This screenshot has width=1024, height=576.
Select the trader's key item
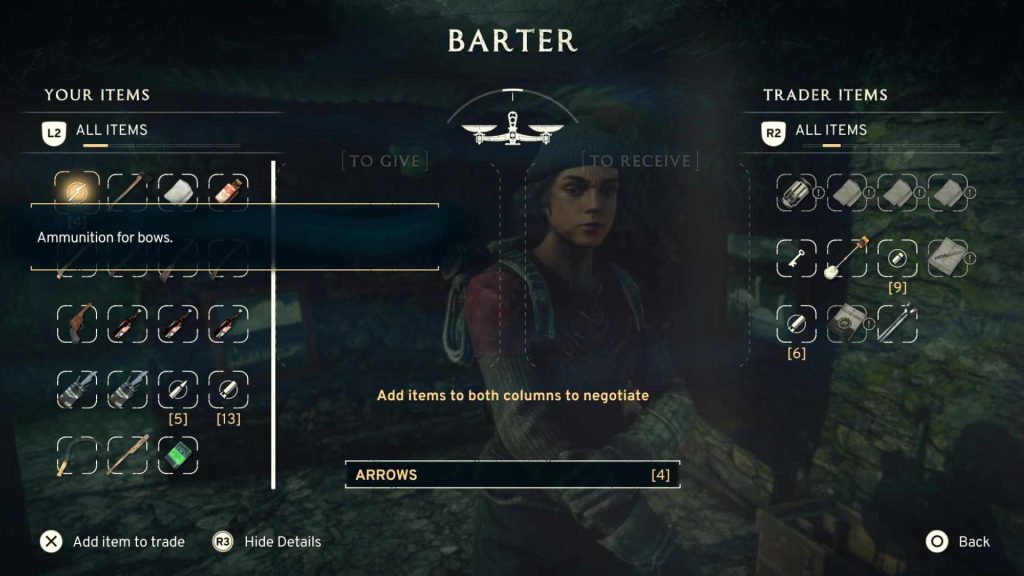click(796, 258)
